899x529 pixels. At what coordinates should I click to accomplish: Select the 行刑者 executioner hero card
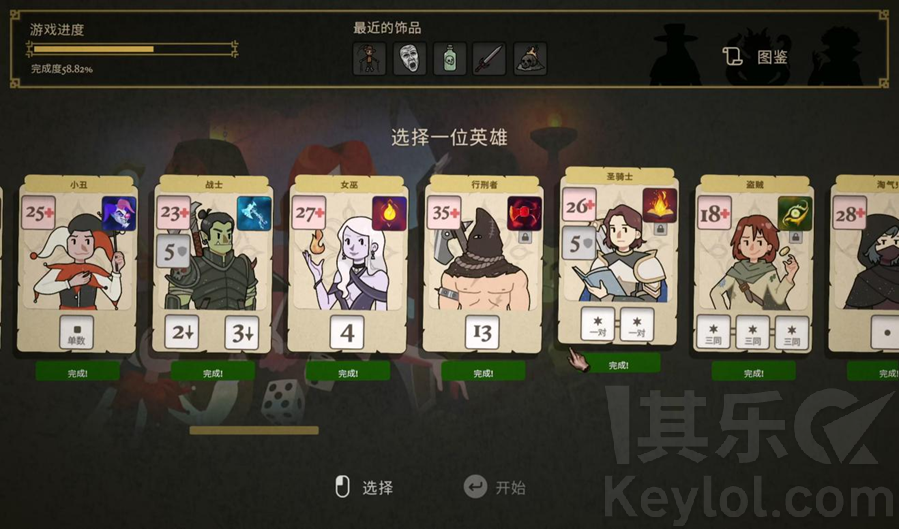pyautogui.click(x=482, y=265)
